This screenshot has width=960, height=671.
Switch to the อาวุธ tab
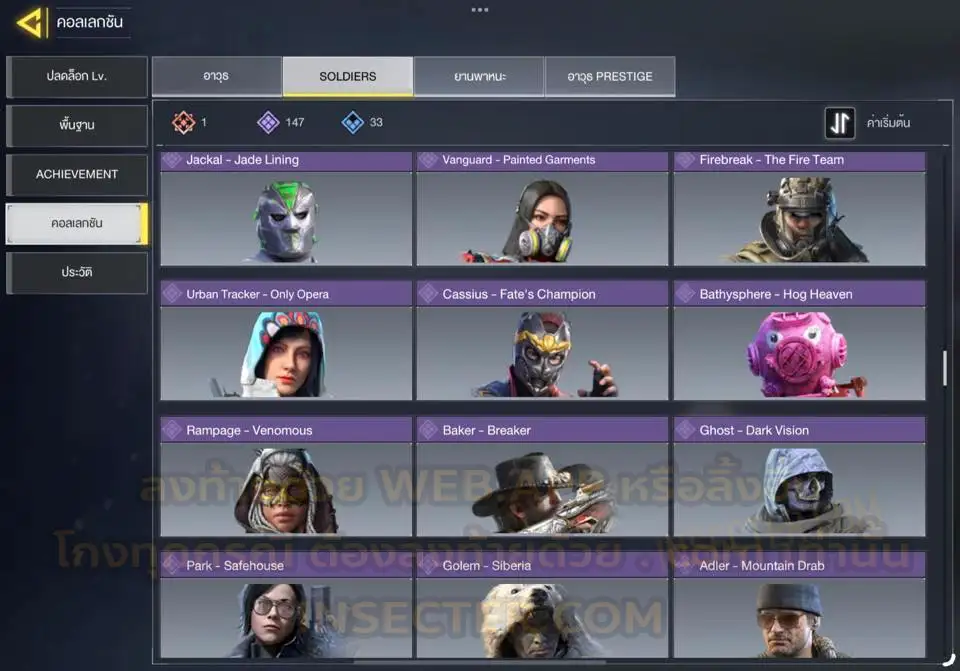(x=216, y=76)
